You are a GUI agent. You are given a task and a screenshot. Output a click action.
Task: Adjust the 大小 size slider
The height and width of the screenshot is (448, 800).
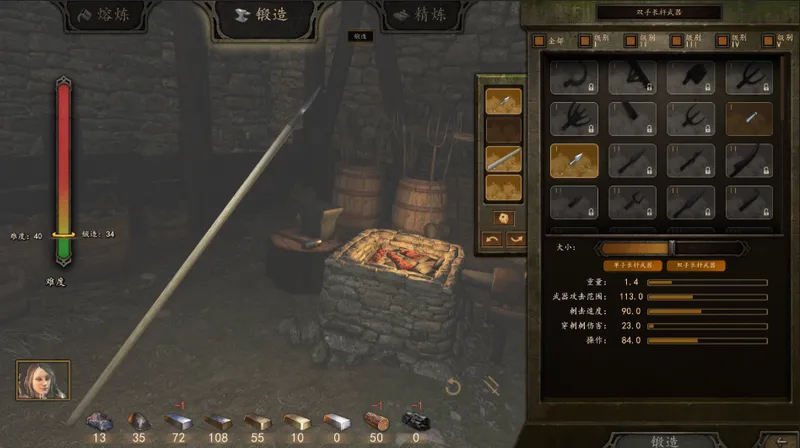[671, 247]
